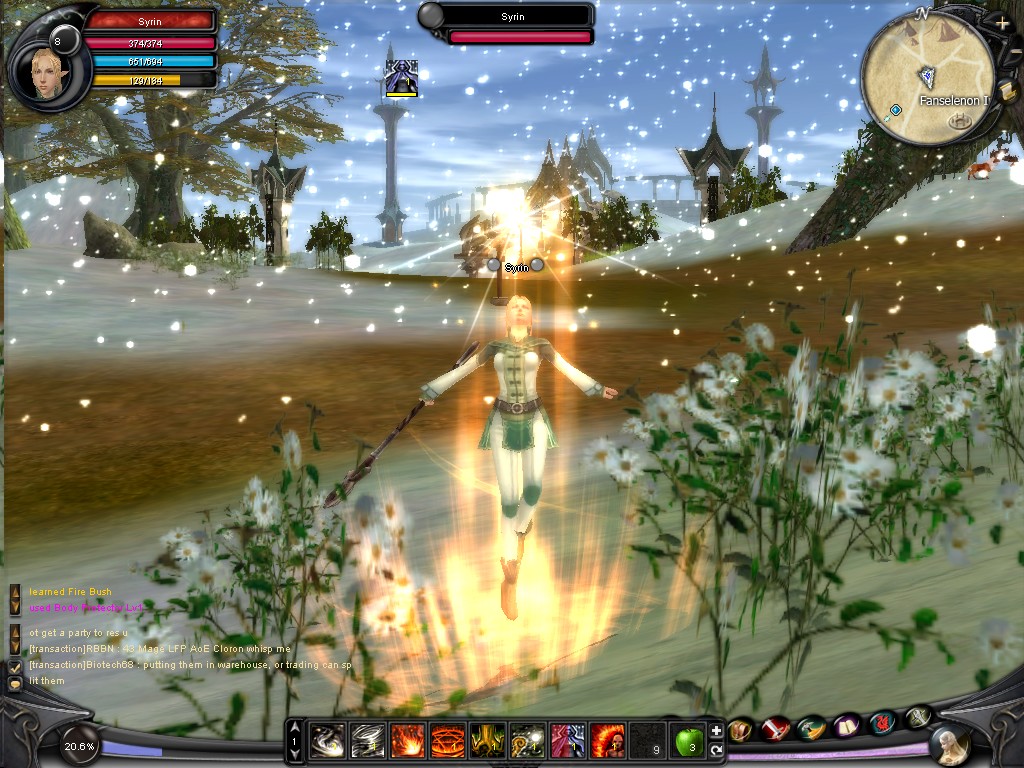This screenshot has height=768, width=1024.
Task: Activate the first whirlwind skill in the hotbar
Action: (326, 741)
